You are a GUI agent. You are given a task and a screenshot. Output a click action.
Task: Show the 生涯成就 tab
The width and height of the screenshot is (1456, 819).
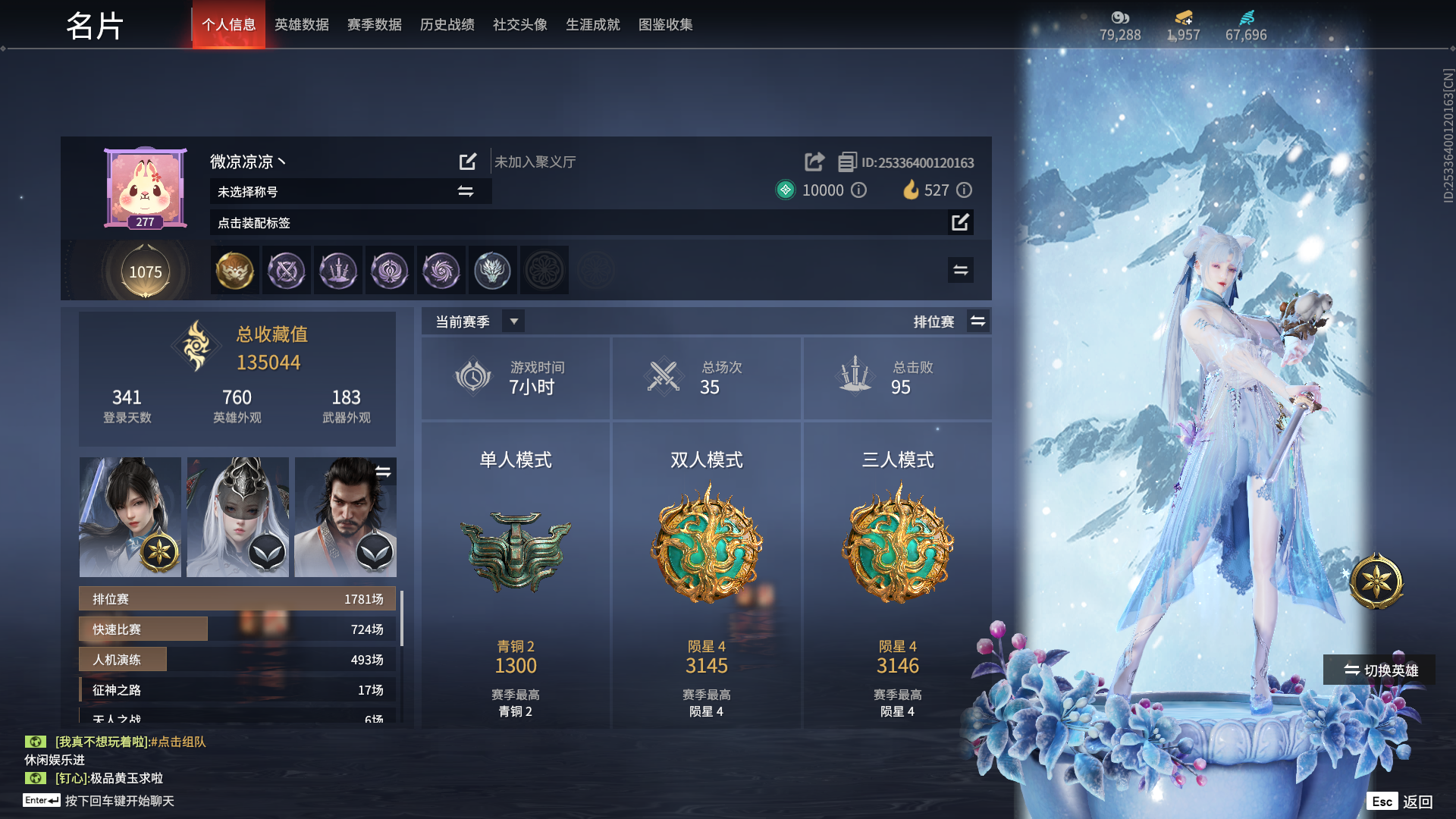coord(592,24)
